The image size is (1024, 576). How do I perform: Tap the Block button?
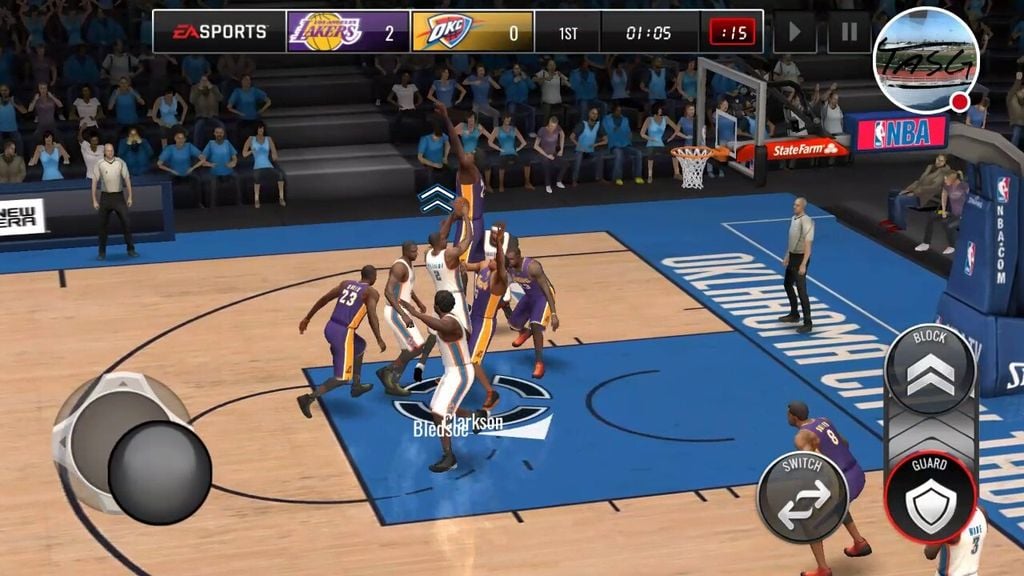tap(930, 367)
